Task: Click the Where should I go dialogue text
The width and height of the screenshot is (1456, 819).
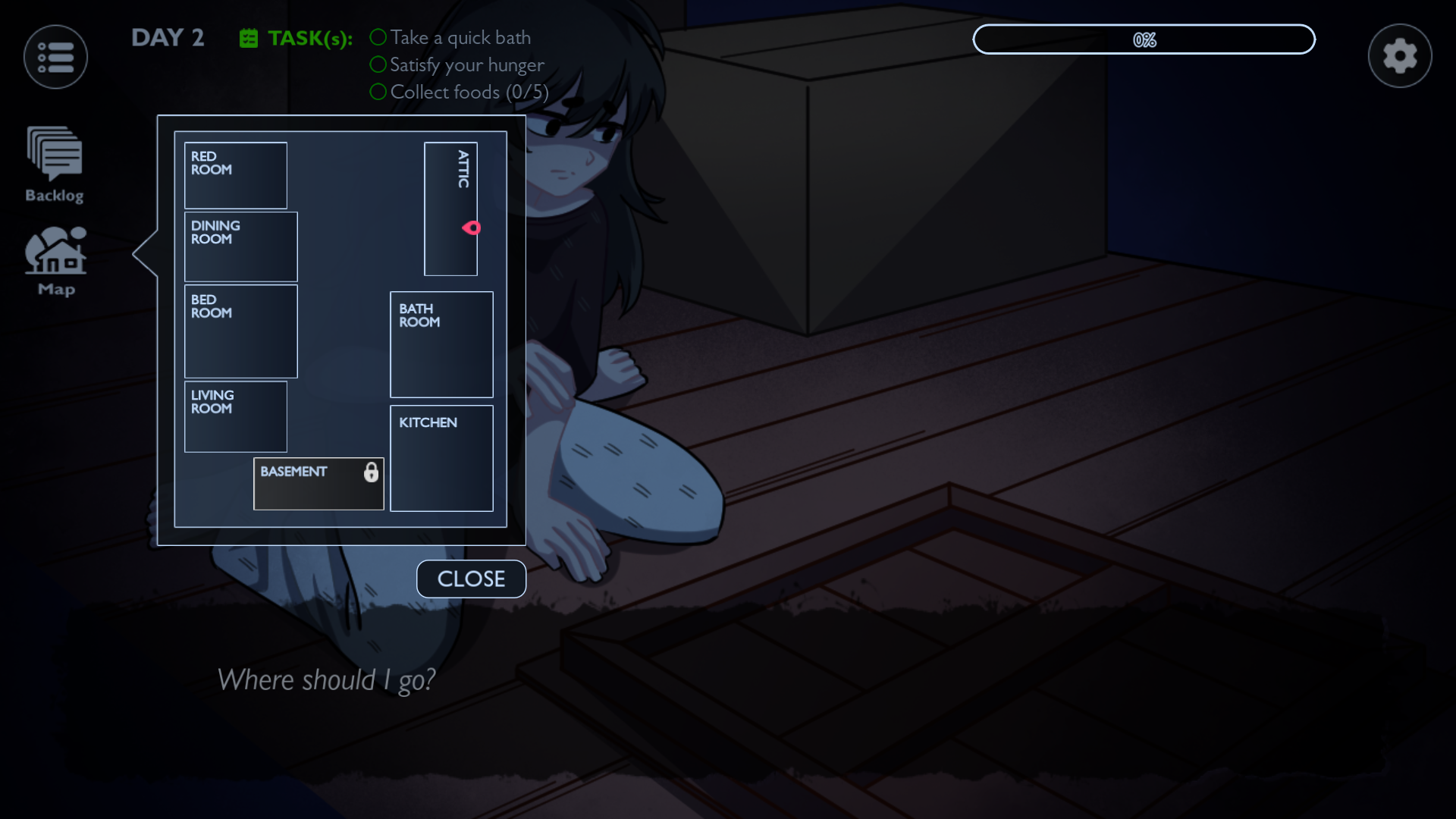Action: click(x=327, y=680)
